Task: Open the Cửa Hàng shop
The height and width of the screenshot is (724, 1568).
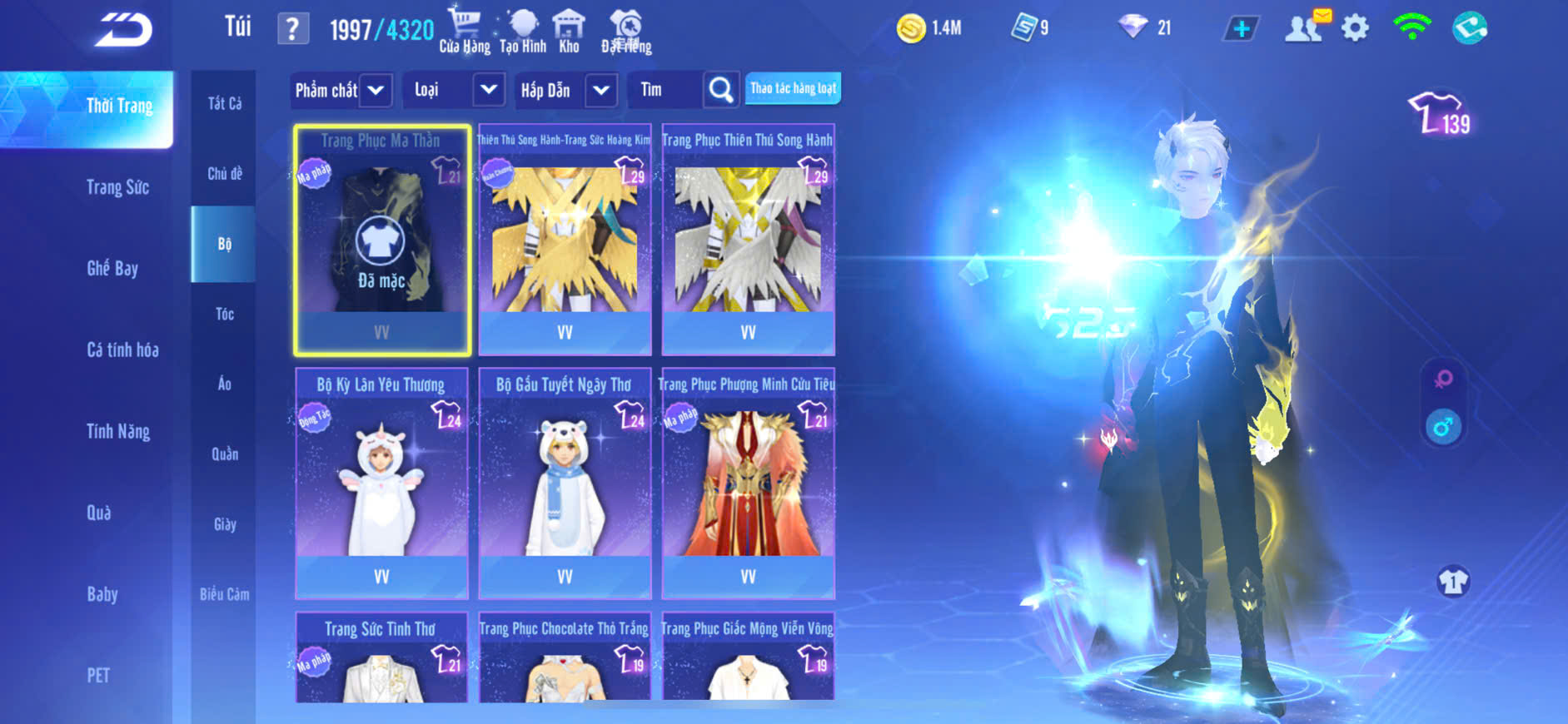Action: coord(464,31)
